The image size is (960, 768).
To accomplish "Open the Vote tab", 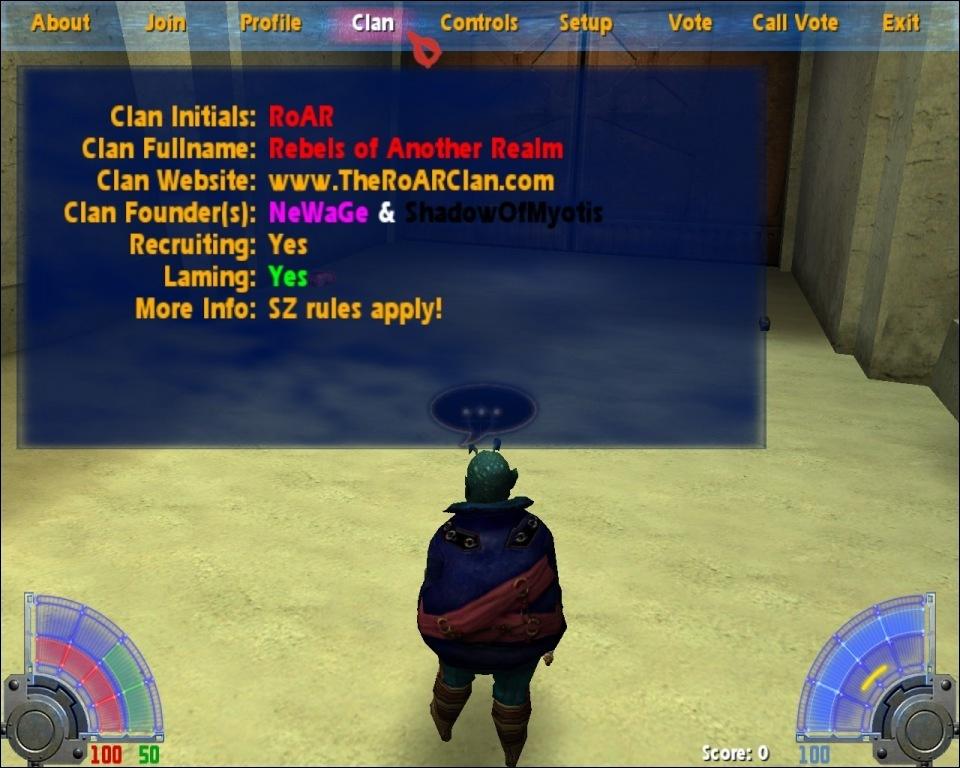I will pyautogui.click(x=690, y=23).
